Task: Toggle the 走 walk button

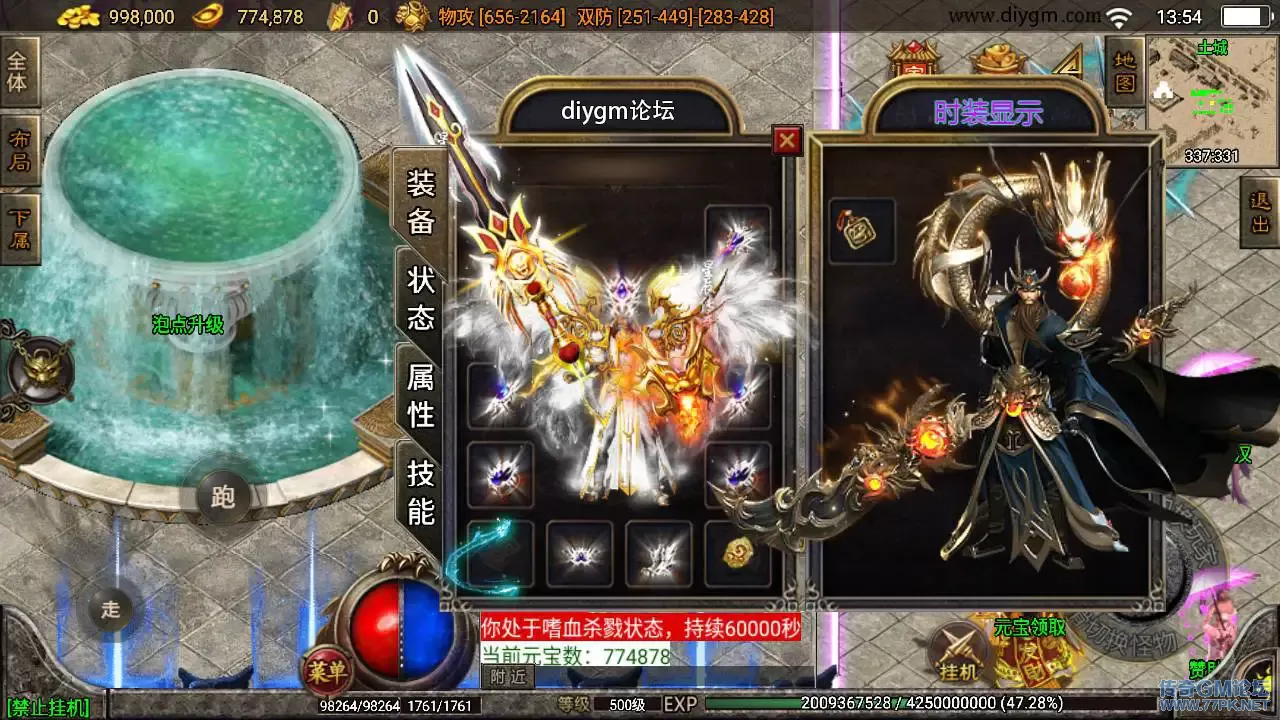Action: [110, 608]
